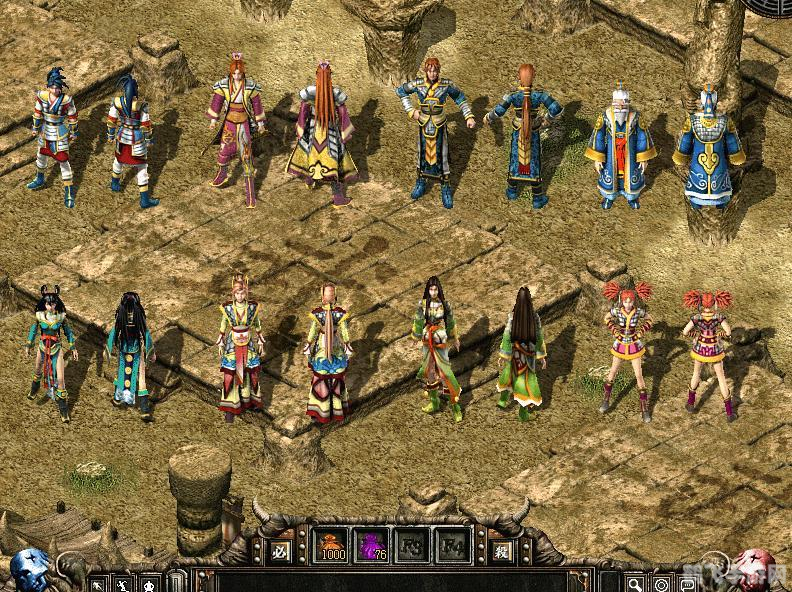The height and width of the screenshot is (592, 792).
Task: Open the circular ring icon button
Action: click(x=661, y=583)
